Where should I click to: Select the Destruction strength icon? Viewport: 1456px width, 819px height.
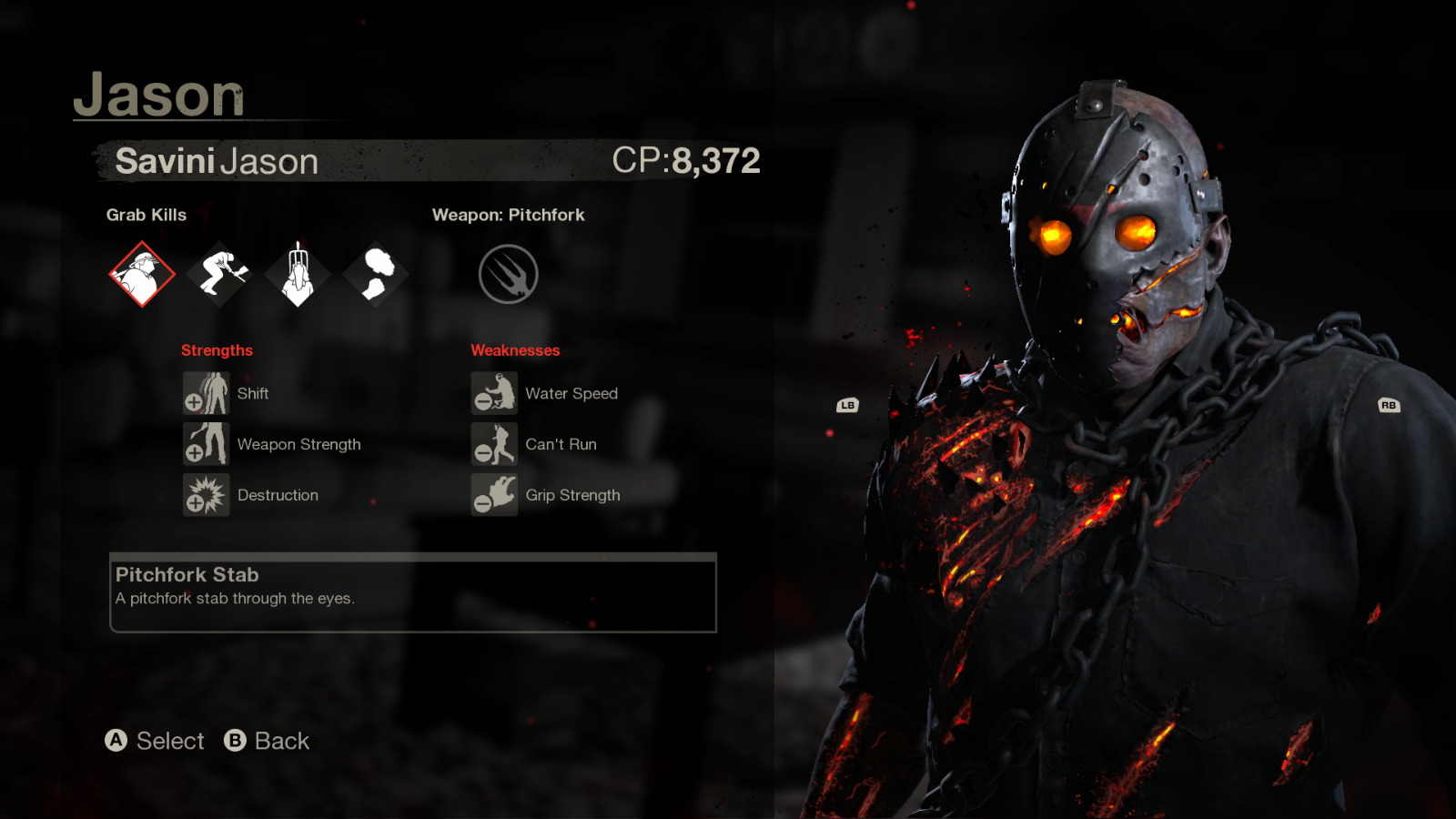coord(207,495)
